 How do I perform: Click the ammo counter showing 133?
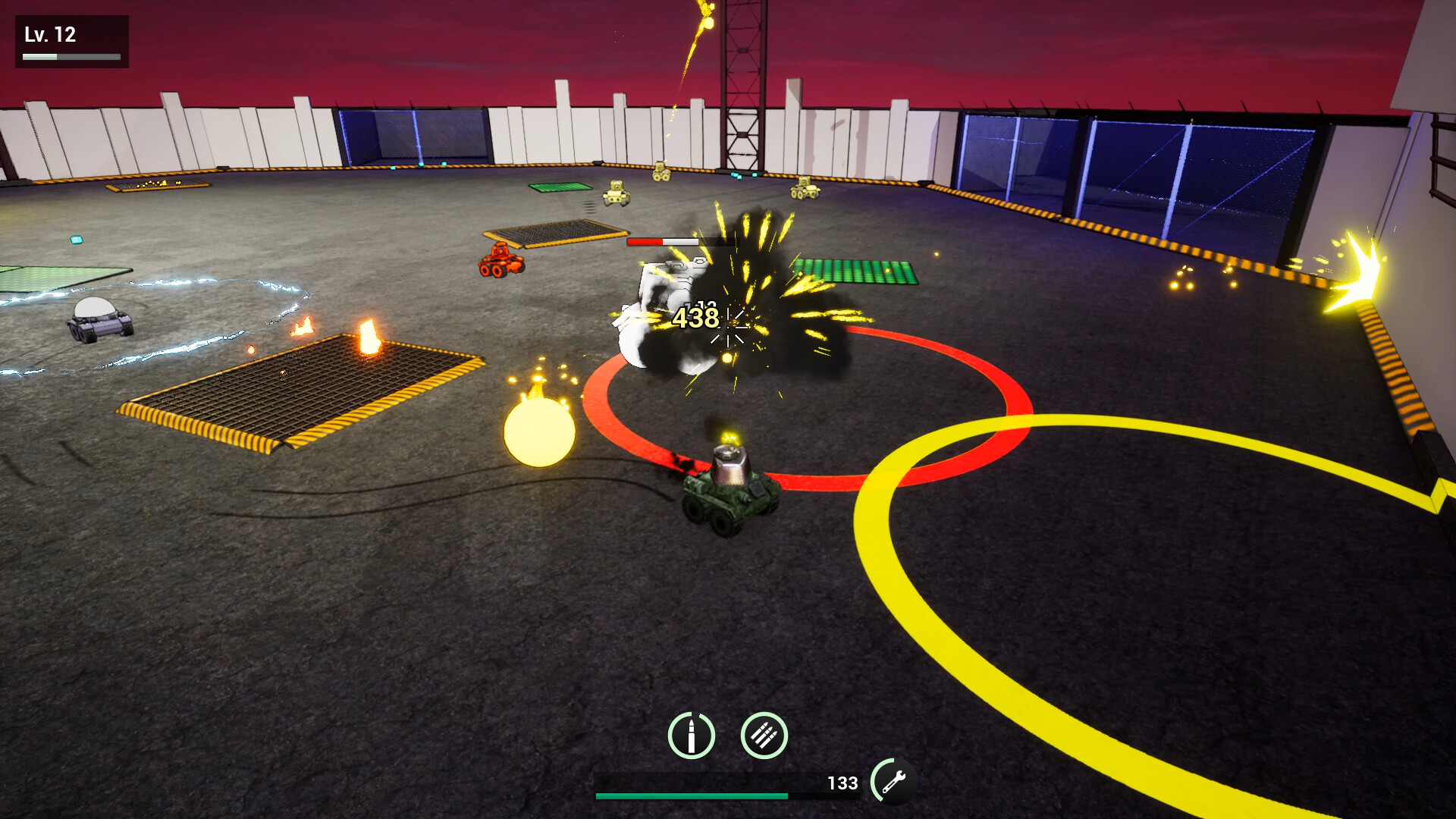(x=844, y=783)
